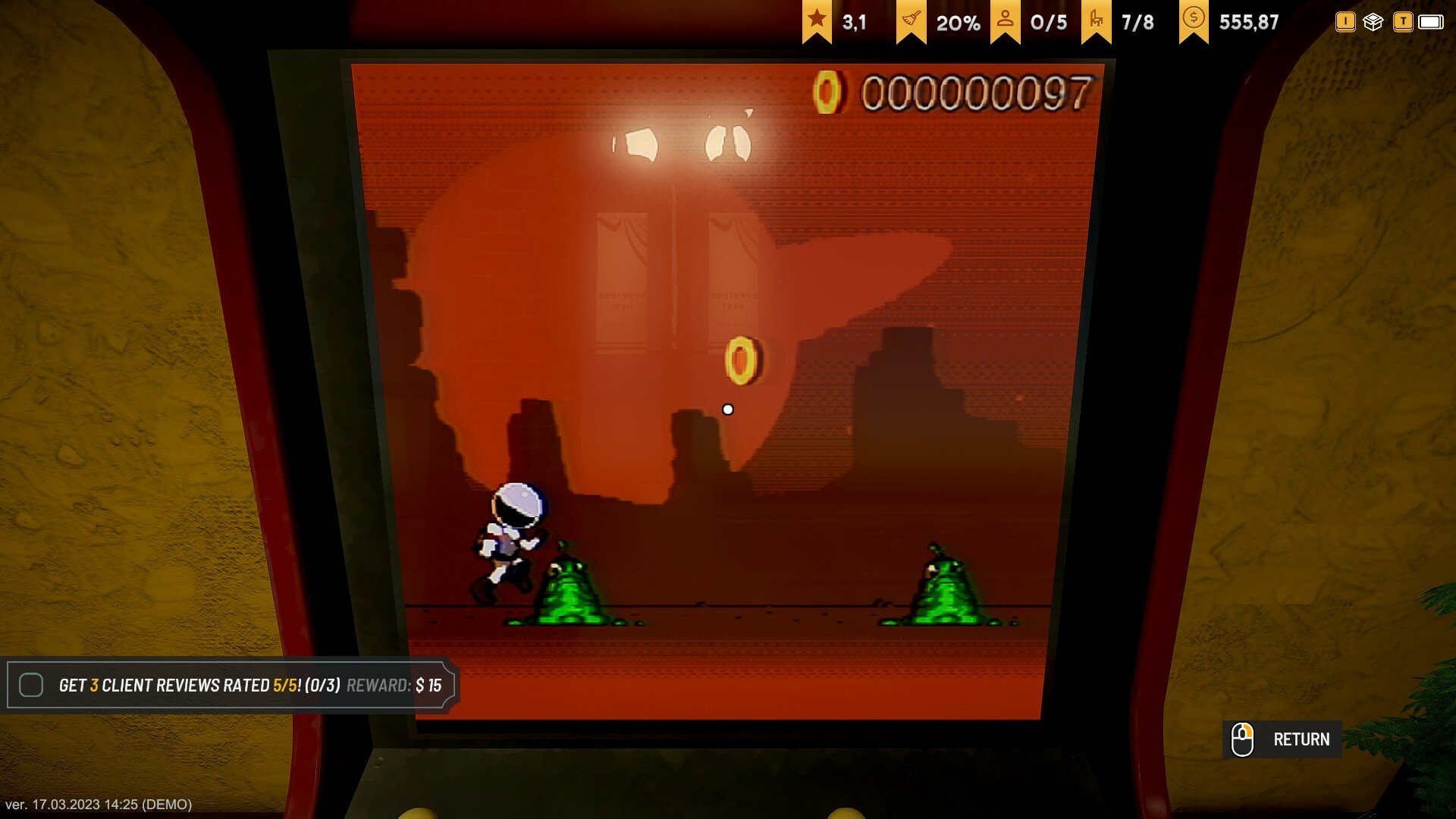The image size is (1456, 819).
Task: Click the RETURN button to leave the arcade
Action: point(1282,739)
